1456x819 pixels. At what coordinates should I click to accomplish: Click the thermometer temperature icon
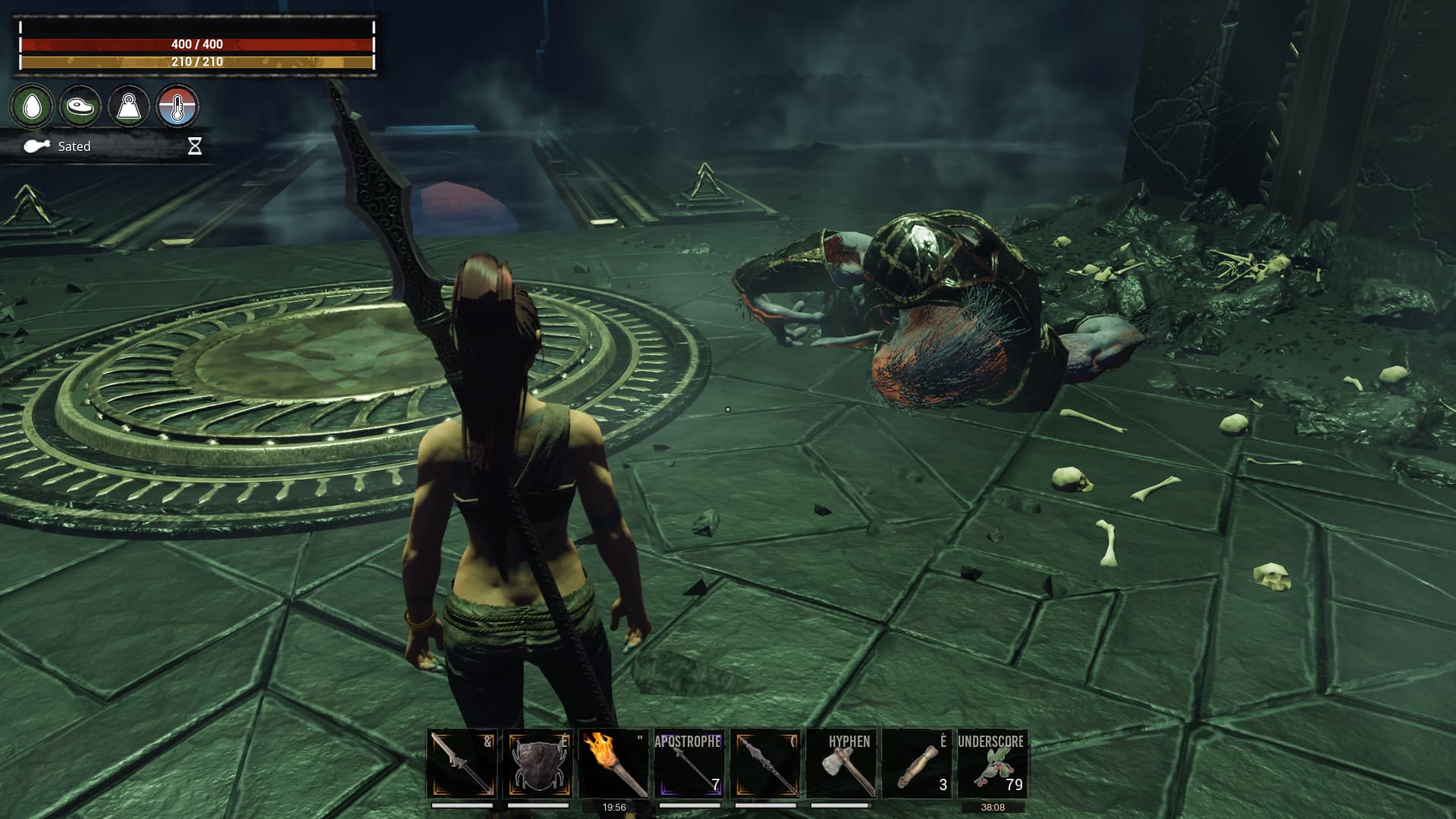point(177,106)
